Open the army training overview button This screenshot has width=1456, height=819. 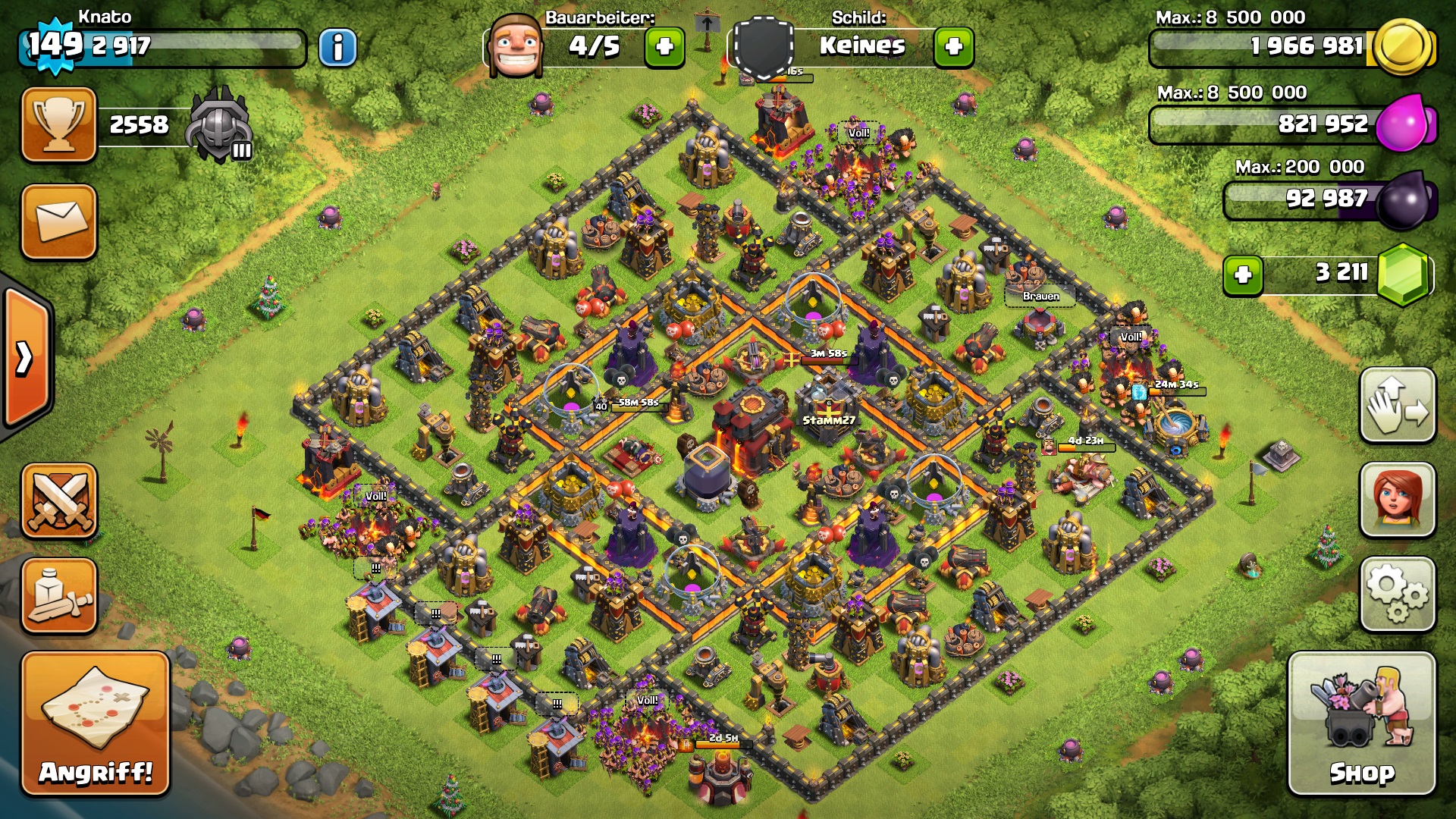pos(59,596)
